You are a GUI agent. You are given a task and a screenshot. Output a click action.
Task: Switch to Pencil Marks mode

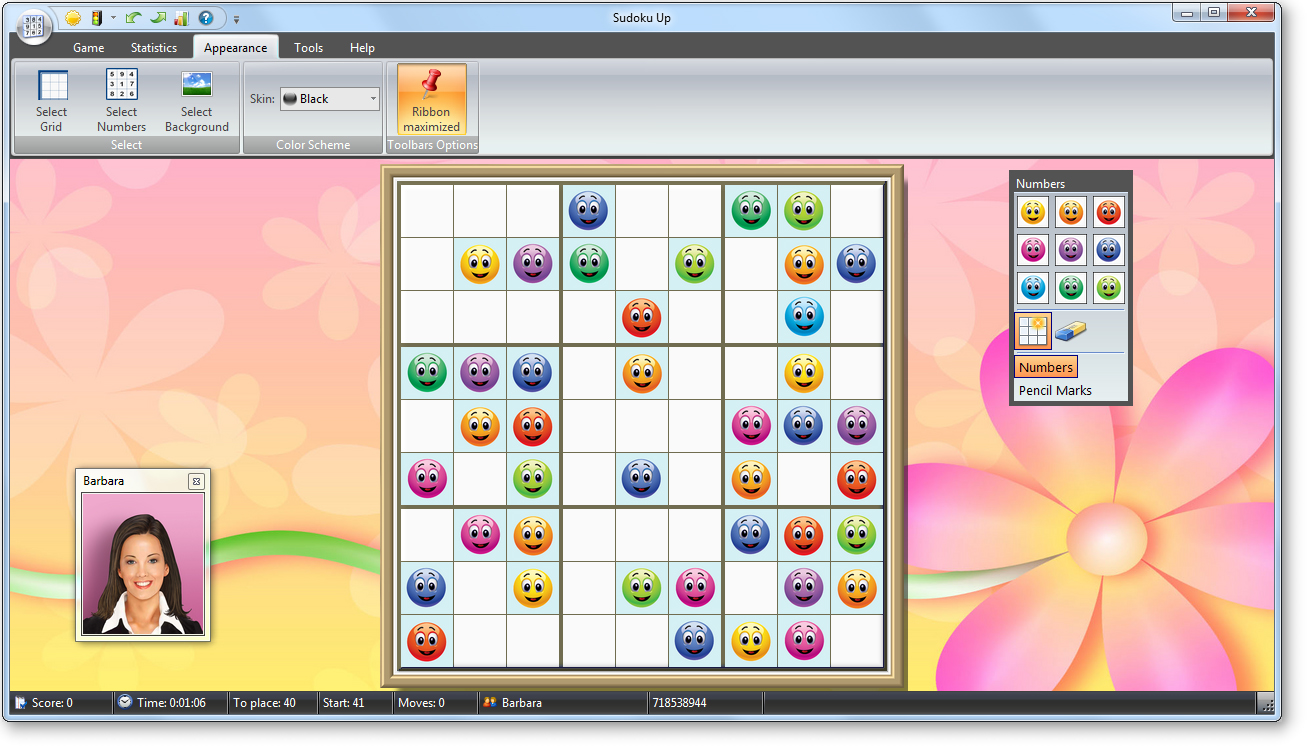coord(1057,390)
